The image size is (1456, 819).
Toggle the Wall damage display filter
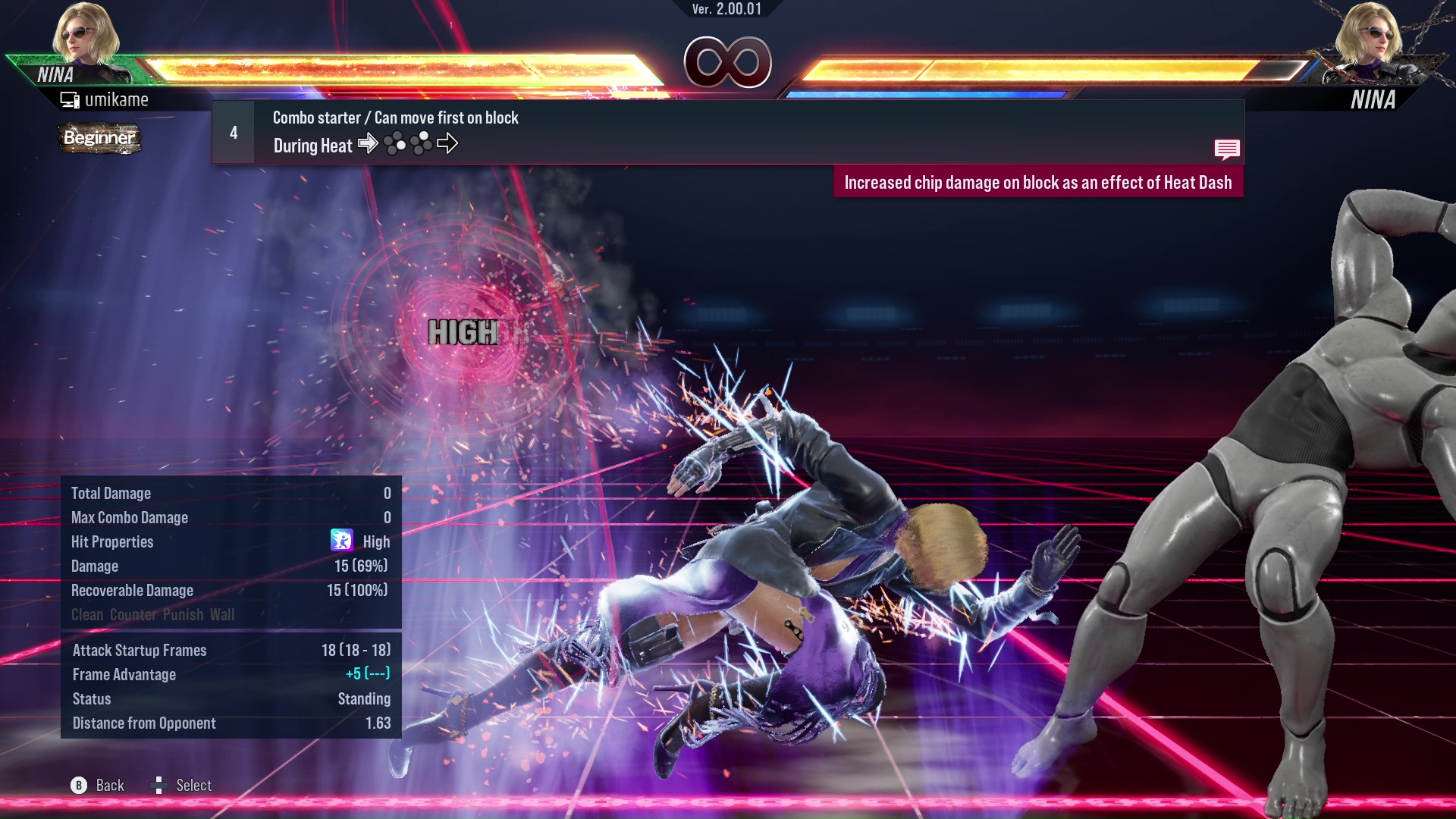click(x=221, y=615)
